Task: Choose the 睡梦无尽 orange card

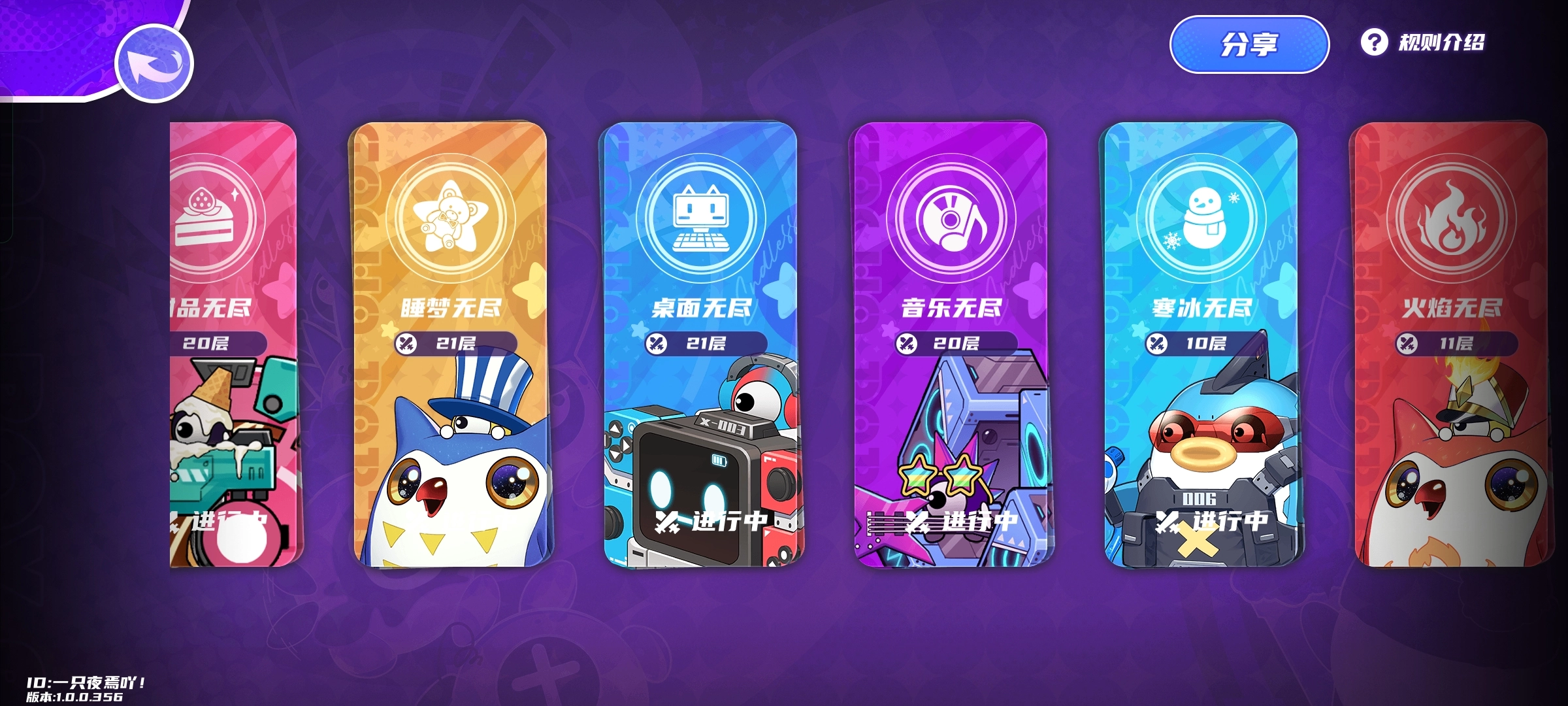Action: pos(451,343)
